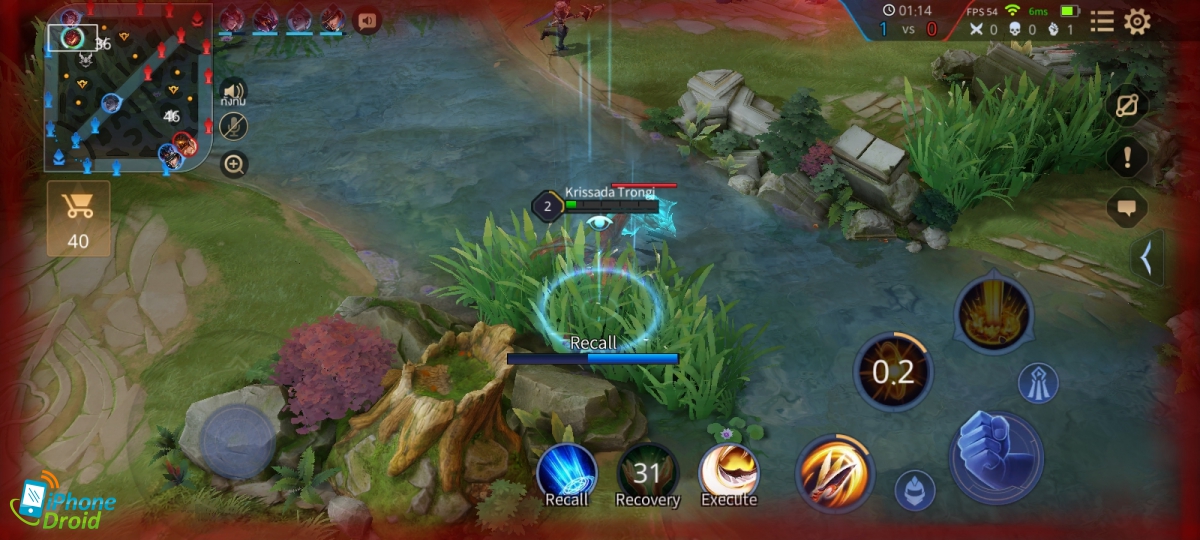
Task: Toggle the microphone mute icon
Action: click(234, 126)
